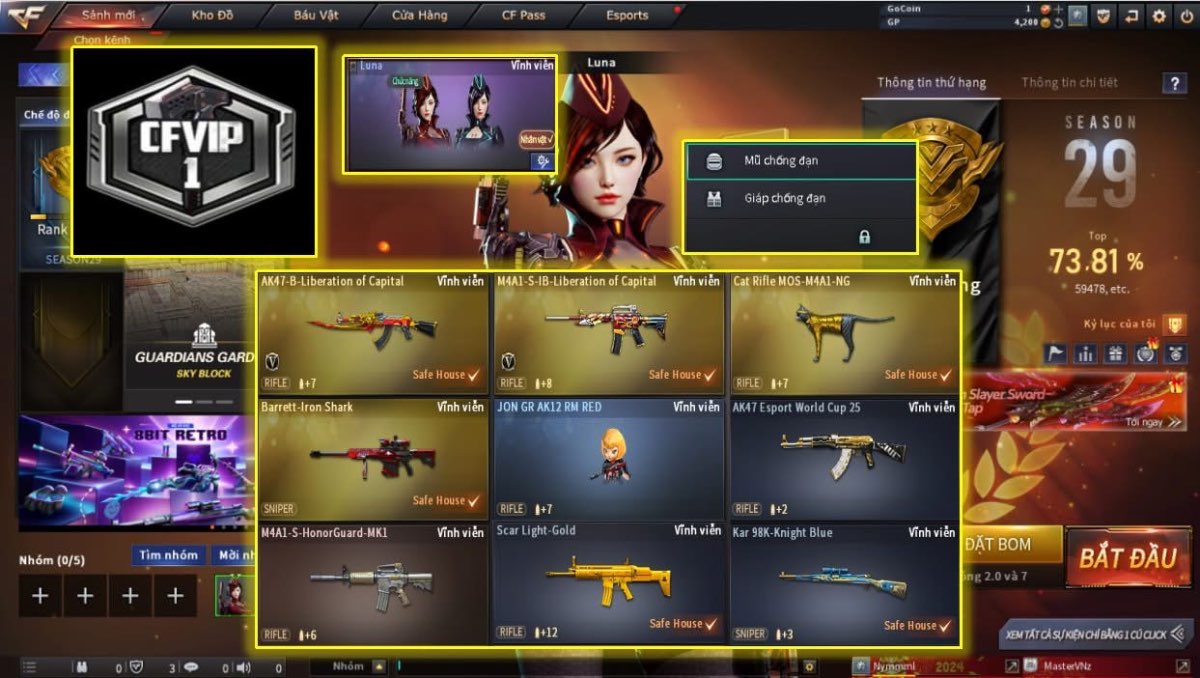Viewport: 1200px width, 678px height.
Task: Go to the CF Pass tab
Action: click(524, 15)
